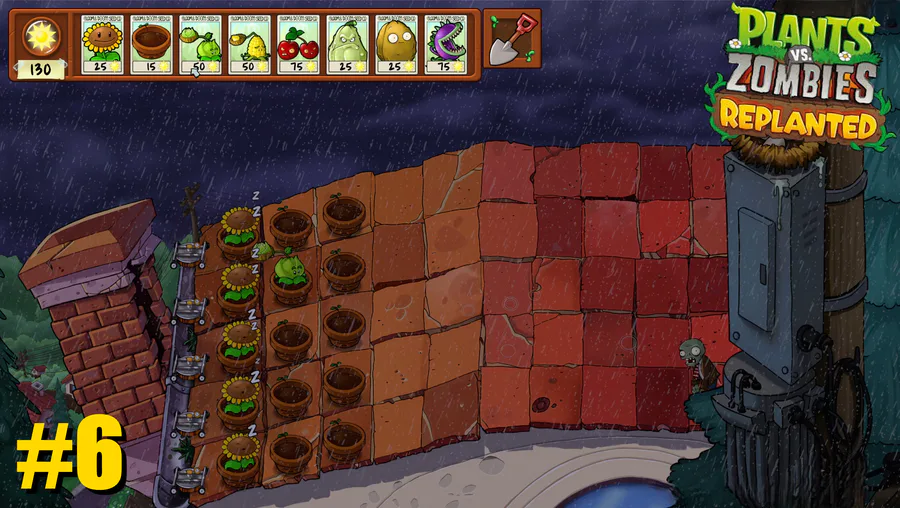The width and height of the screenshot is (900, 508).
Task: Select the Sunflower seed packet
Action: (x=101, y=43)
